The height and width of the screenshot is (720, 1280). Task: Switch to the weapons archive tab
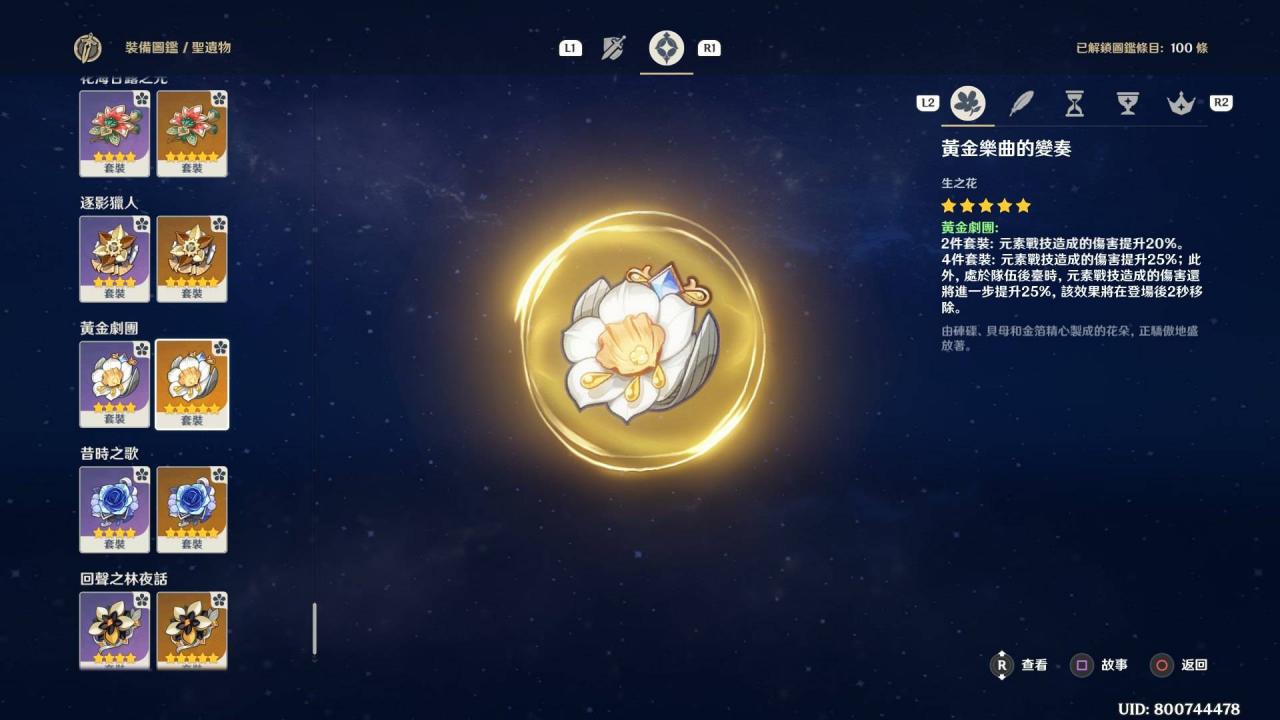pos(613,48)
